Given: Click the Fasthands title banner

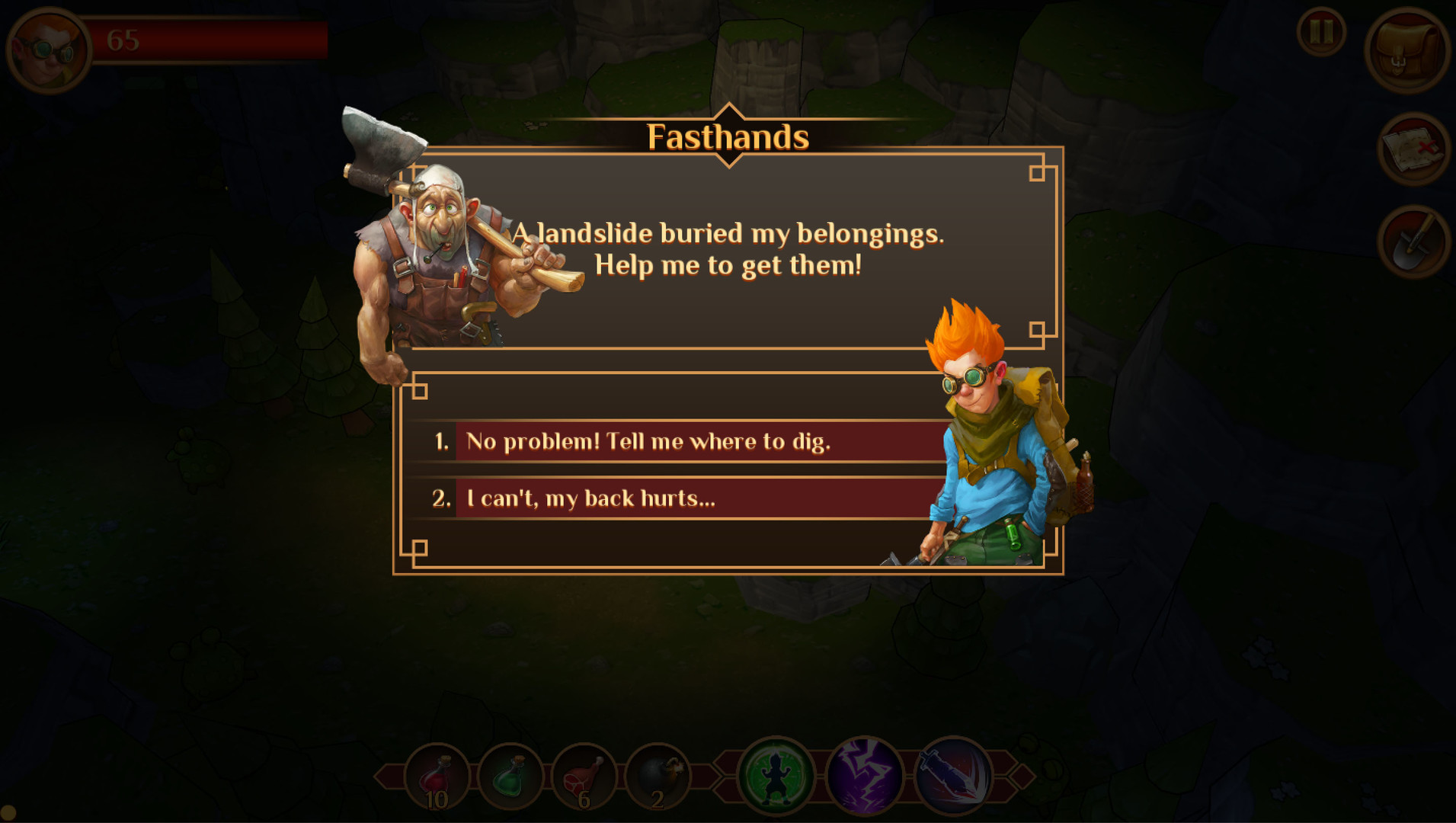Looking at the screenshot, I should 727,137.
